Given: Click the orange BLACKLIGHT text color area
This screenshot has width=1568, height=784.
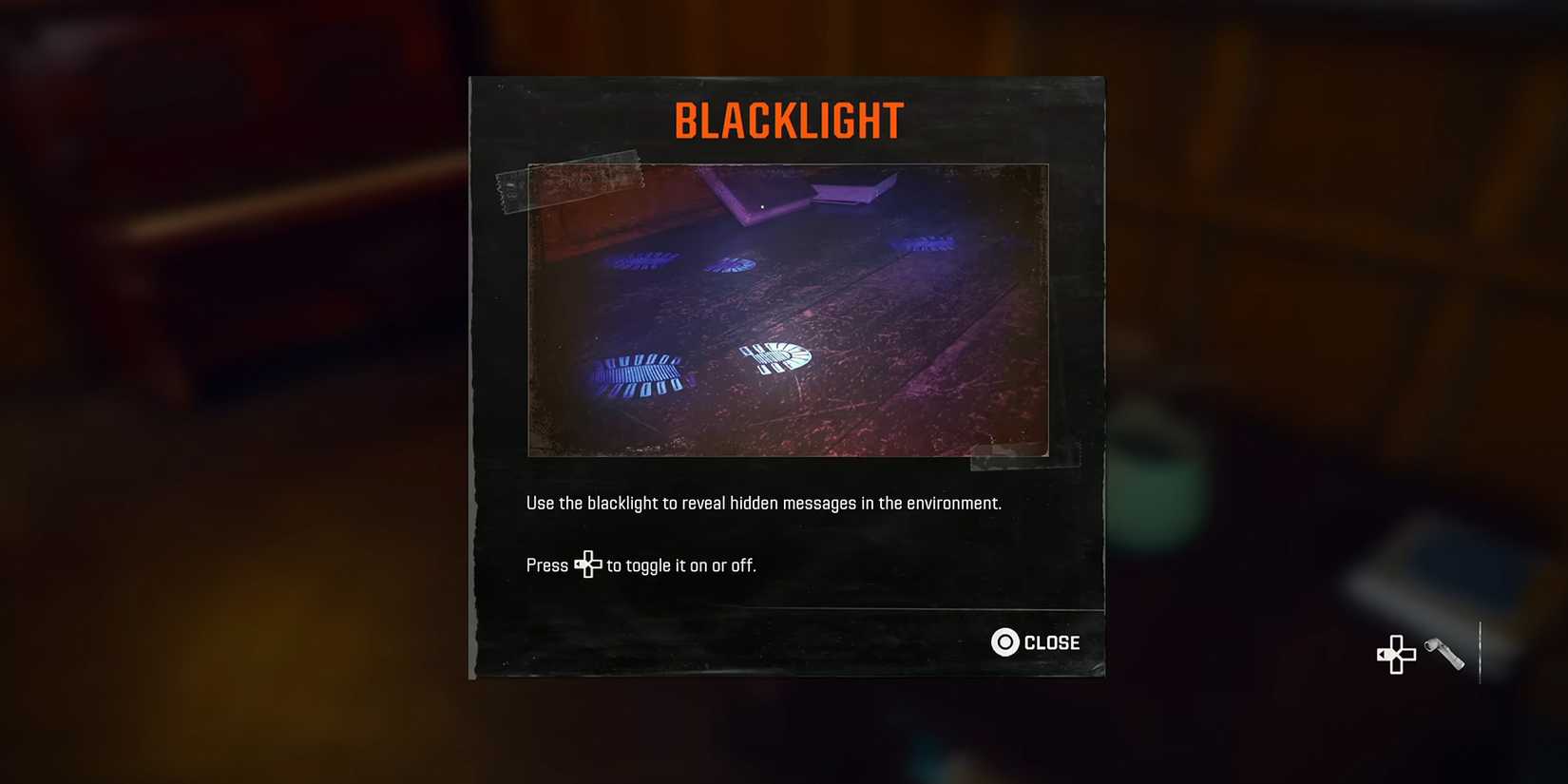Looking at the screenshot, I should 787,118.
